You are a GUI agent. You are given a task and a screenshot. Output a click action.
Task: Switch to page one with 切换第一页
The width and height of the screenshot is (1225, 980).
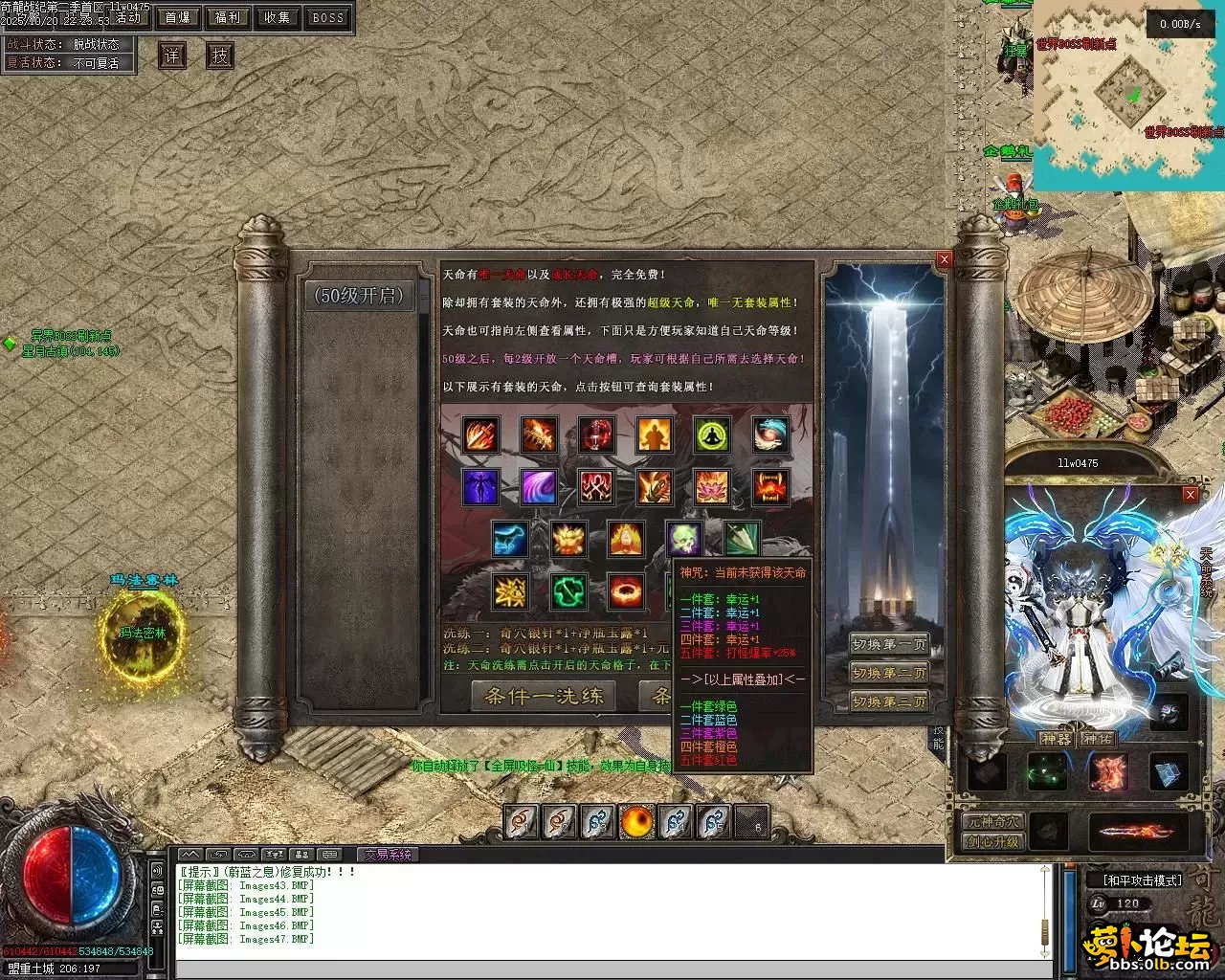point(889,644)
